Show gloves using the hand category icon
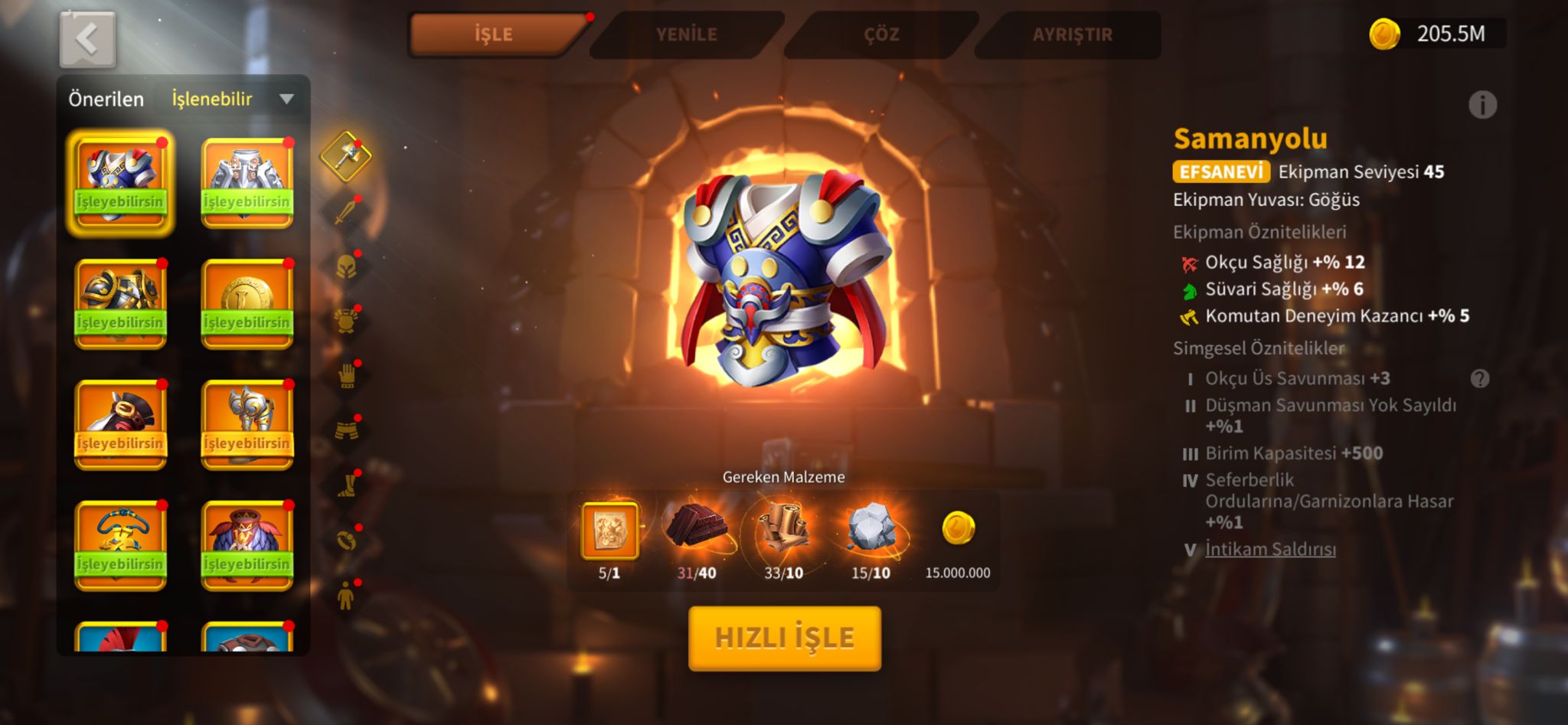Viewport: 1568px width, 725px height. pyautogui.click(x=347, y=376)
